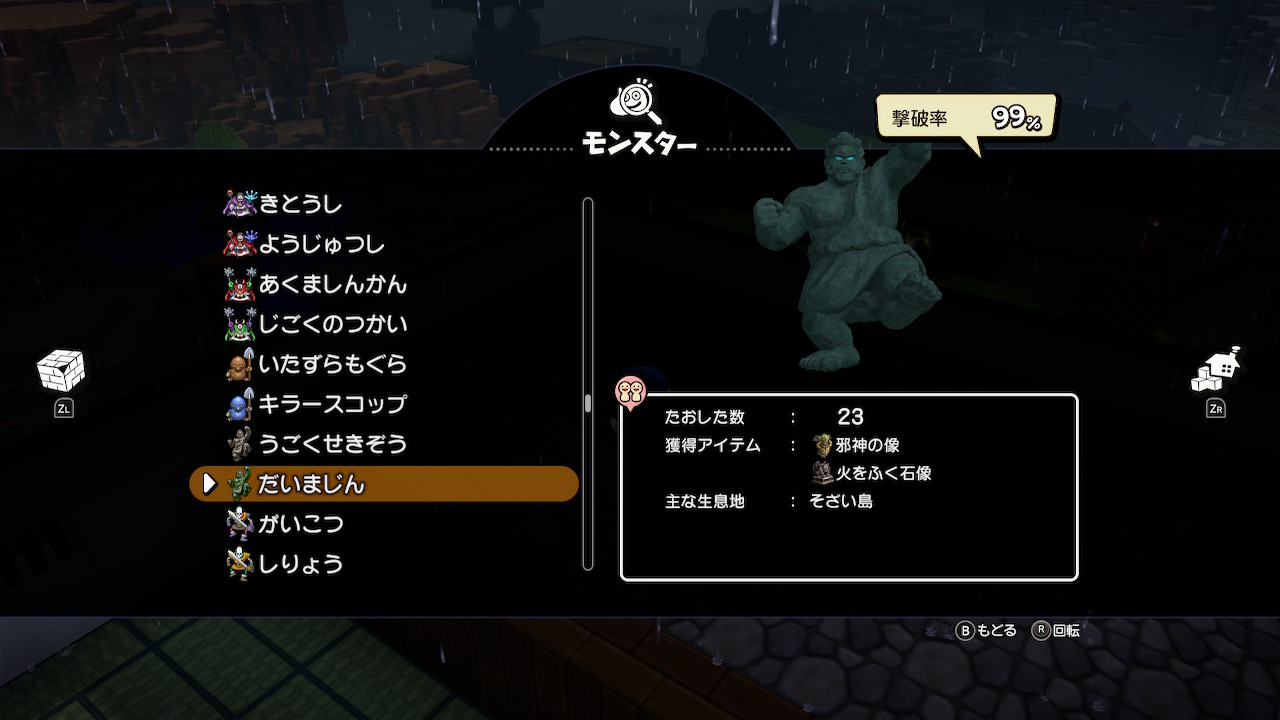
Task: Pick the いたずらもぐら monster row
Action: click(x=332, y=364)
